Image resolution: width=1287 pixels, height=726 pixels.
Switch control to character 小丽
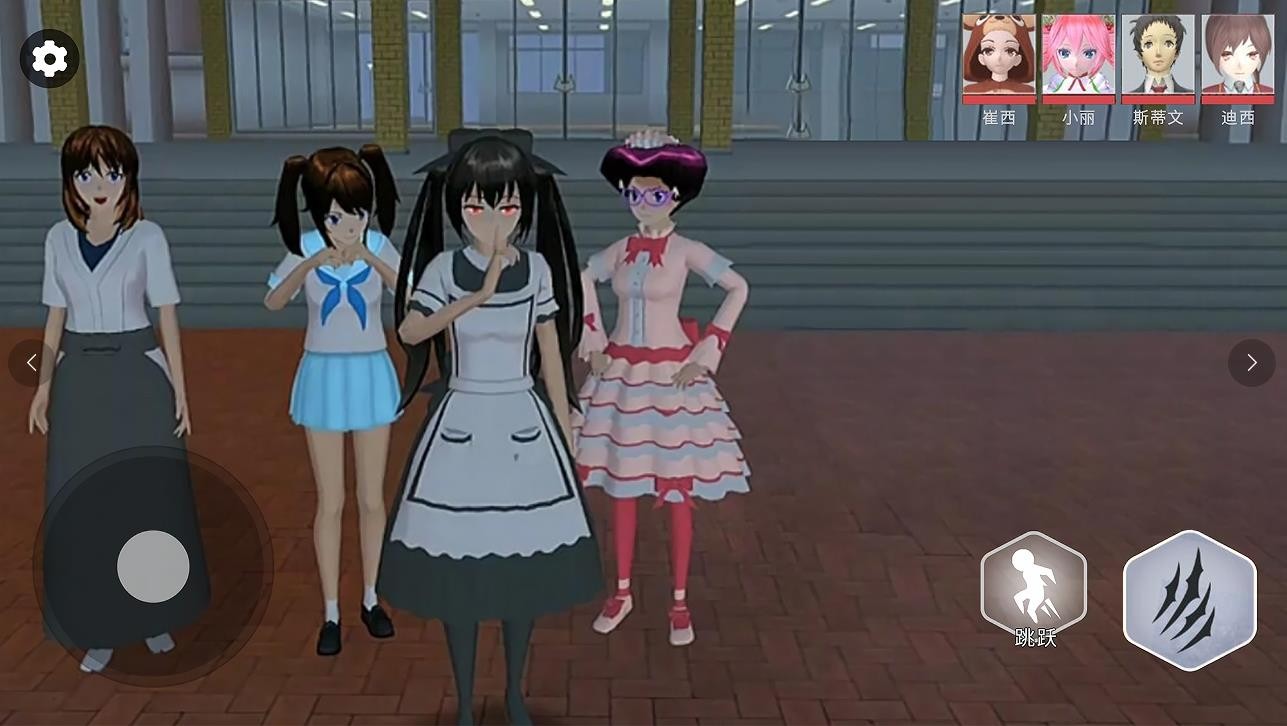tap(1078, 55)
